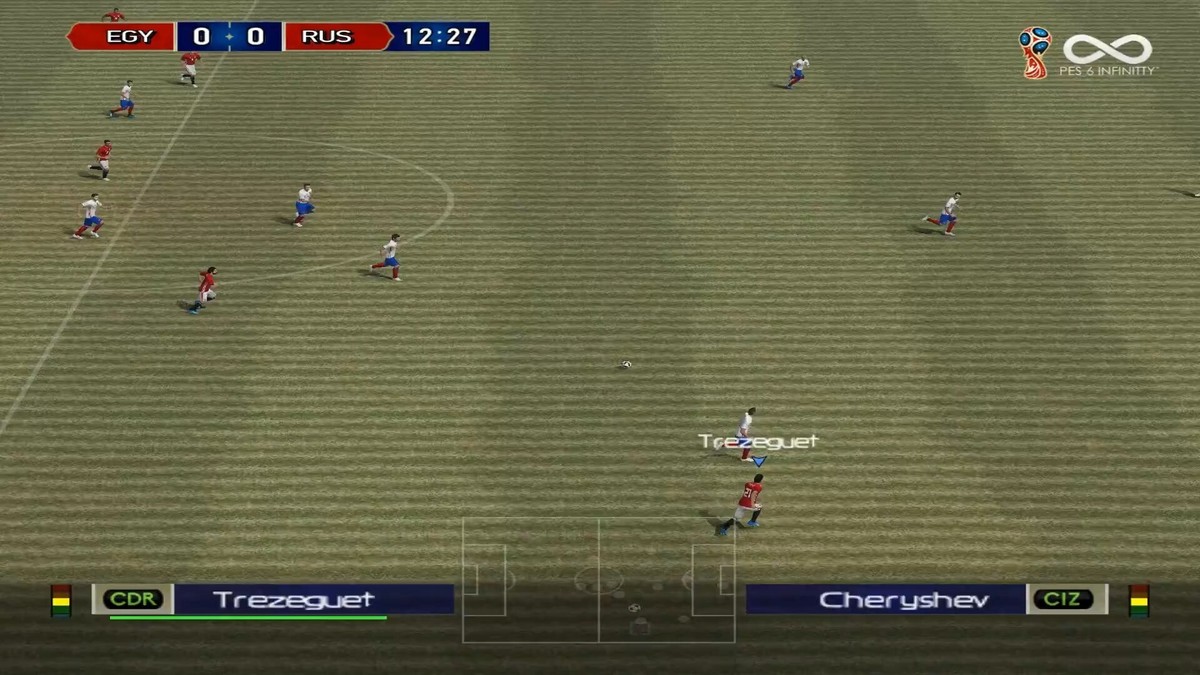Click the CIZ position badge
This screenshot has height=675, width=1200.
coord(1066,599)
